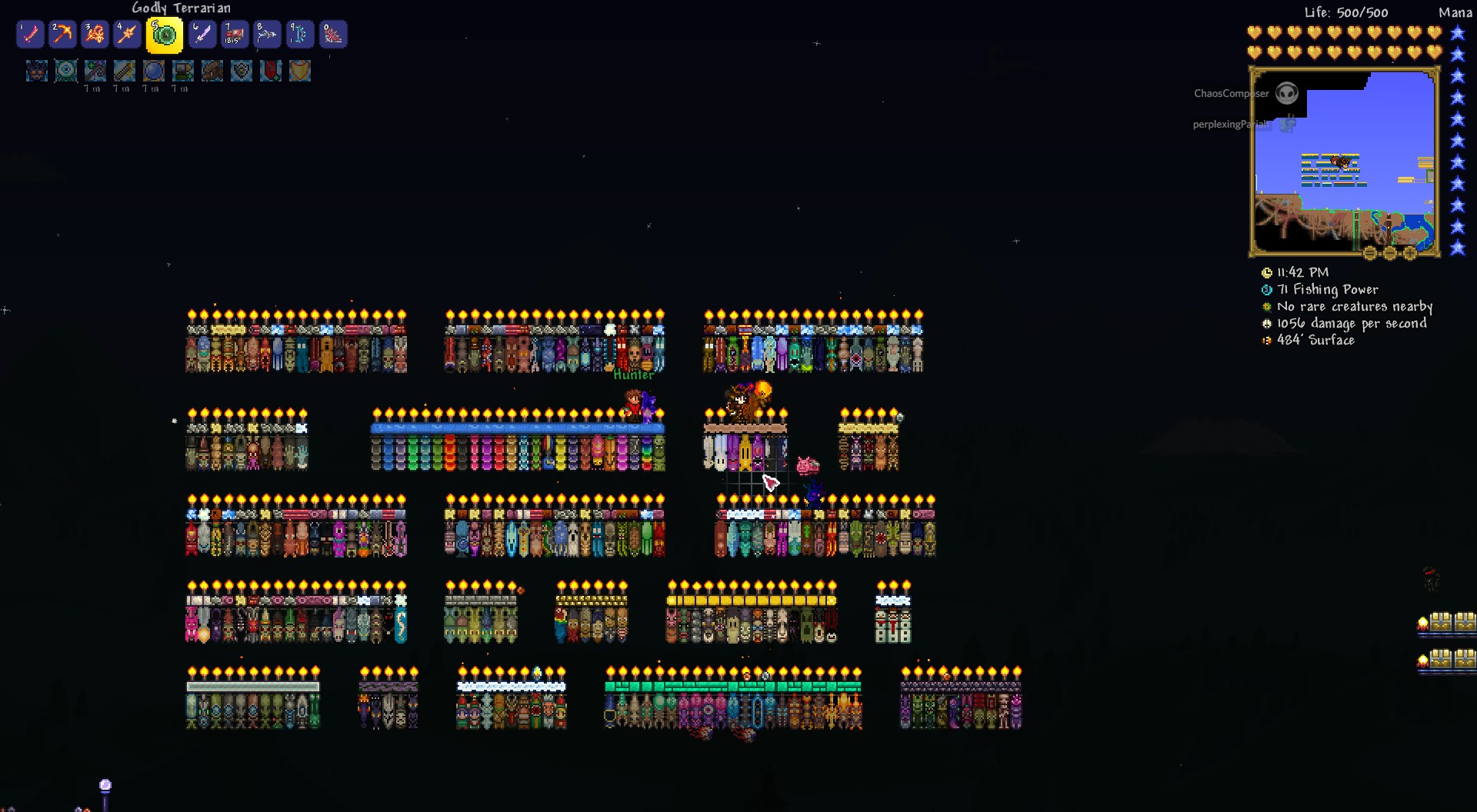Select the purple blade in hotbar slot 6

pos(203,34)
